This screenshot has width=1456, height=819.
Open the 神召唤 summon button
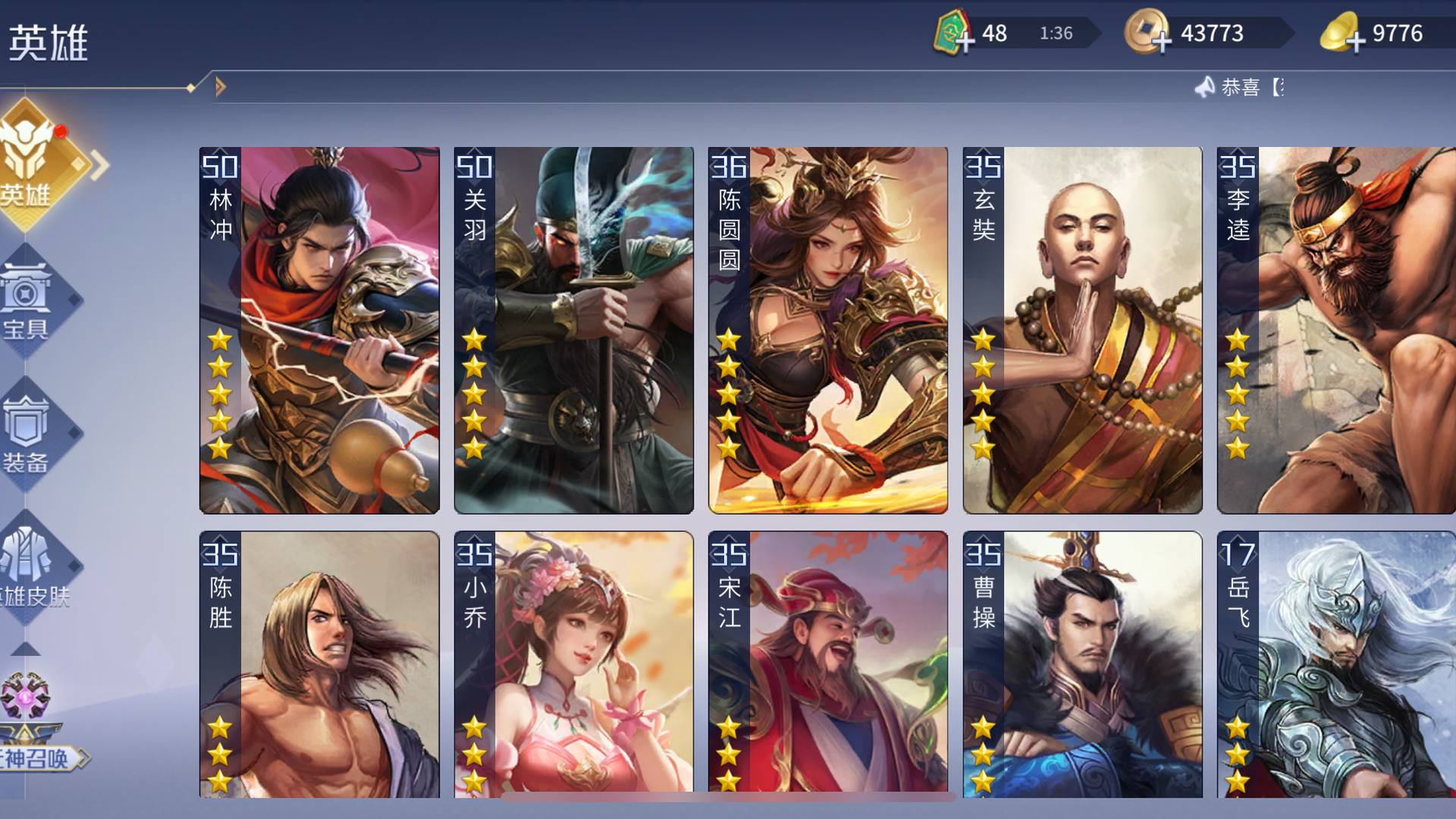[x=34, y=728]
